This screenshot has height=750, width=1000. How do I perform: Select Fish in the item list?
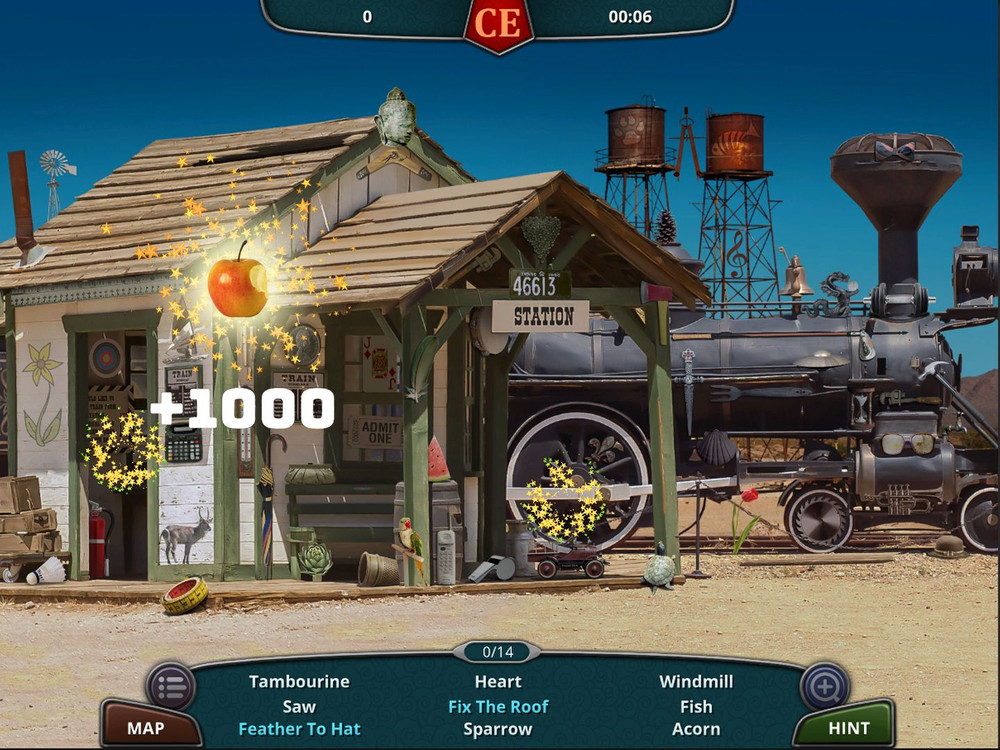pyautogui.click(x=696, y=706)
